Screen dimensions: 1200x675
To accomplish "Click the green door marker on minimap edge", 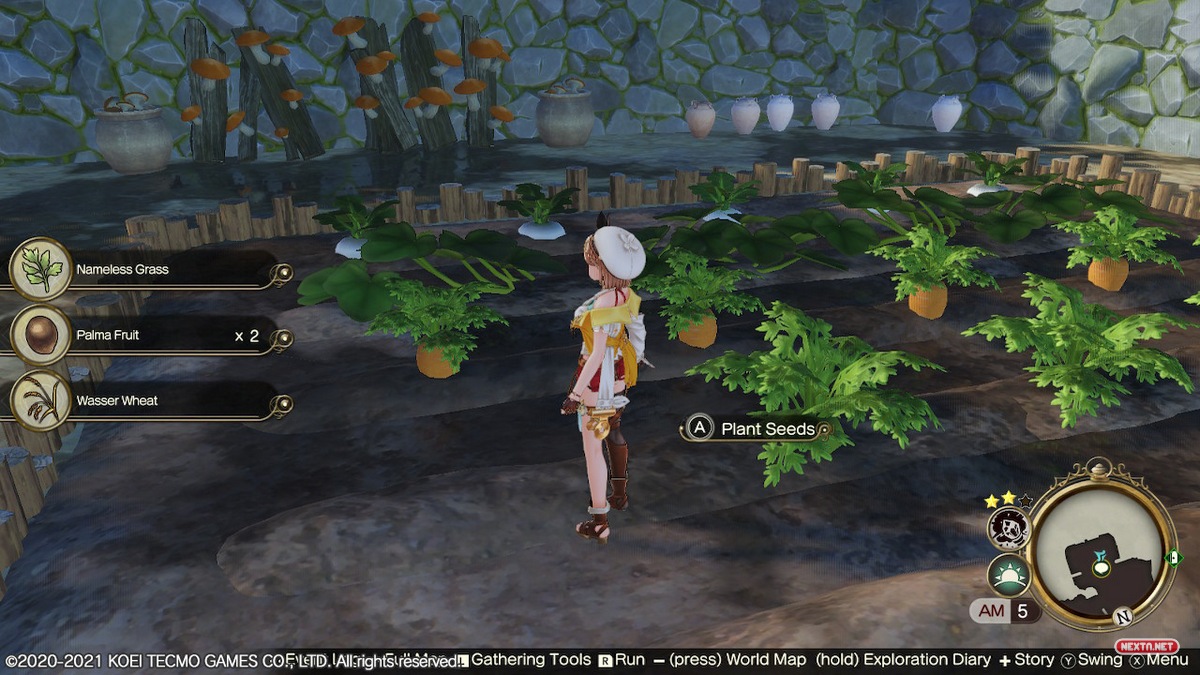I will (1175, 557).
